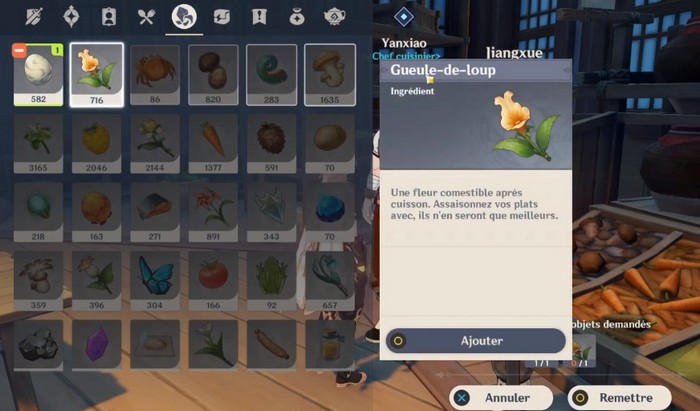The width and height of the screenshot is (700, 411).
Task: Select the pinecone slot
Action: tap(272, 141)
